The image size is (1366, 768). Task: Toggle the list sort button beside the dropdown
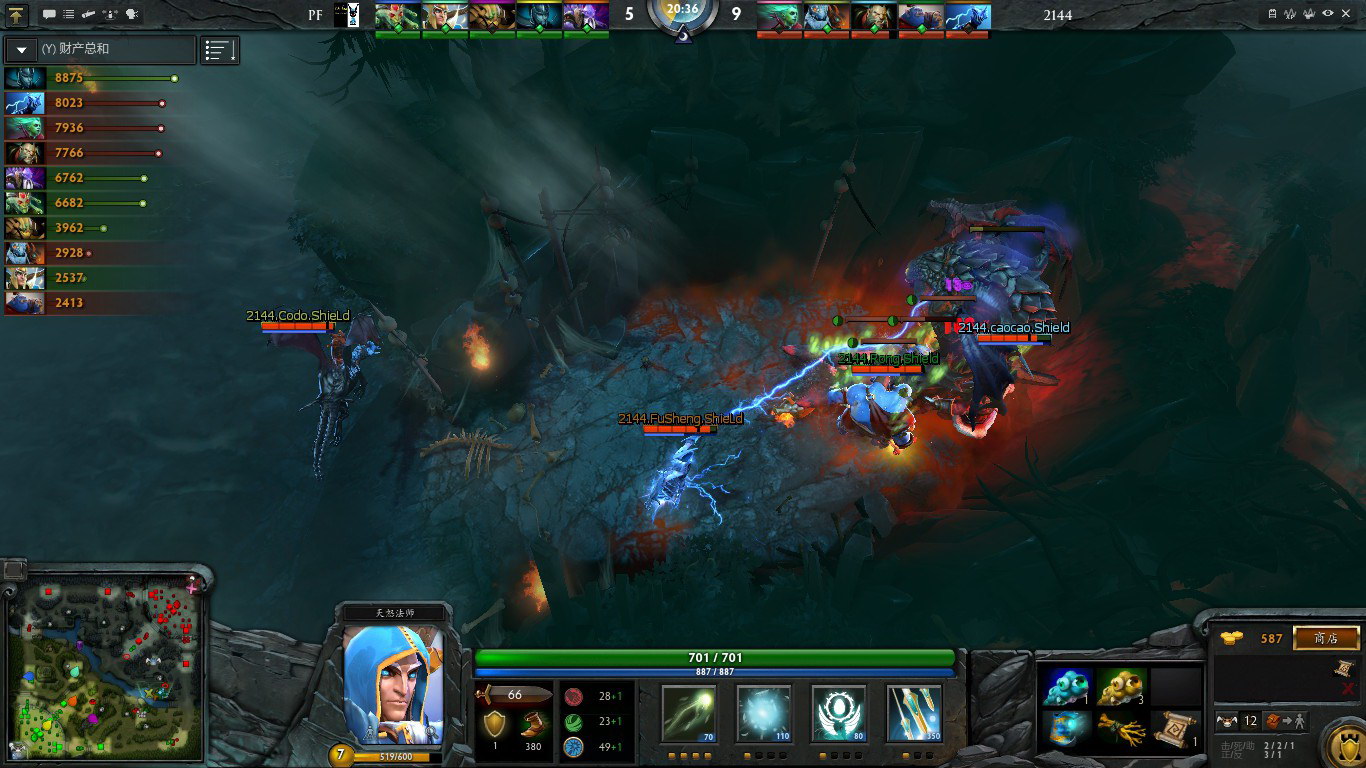tap(220, 49)
